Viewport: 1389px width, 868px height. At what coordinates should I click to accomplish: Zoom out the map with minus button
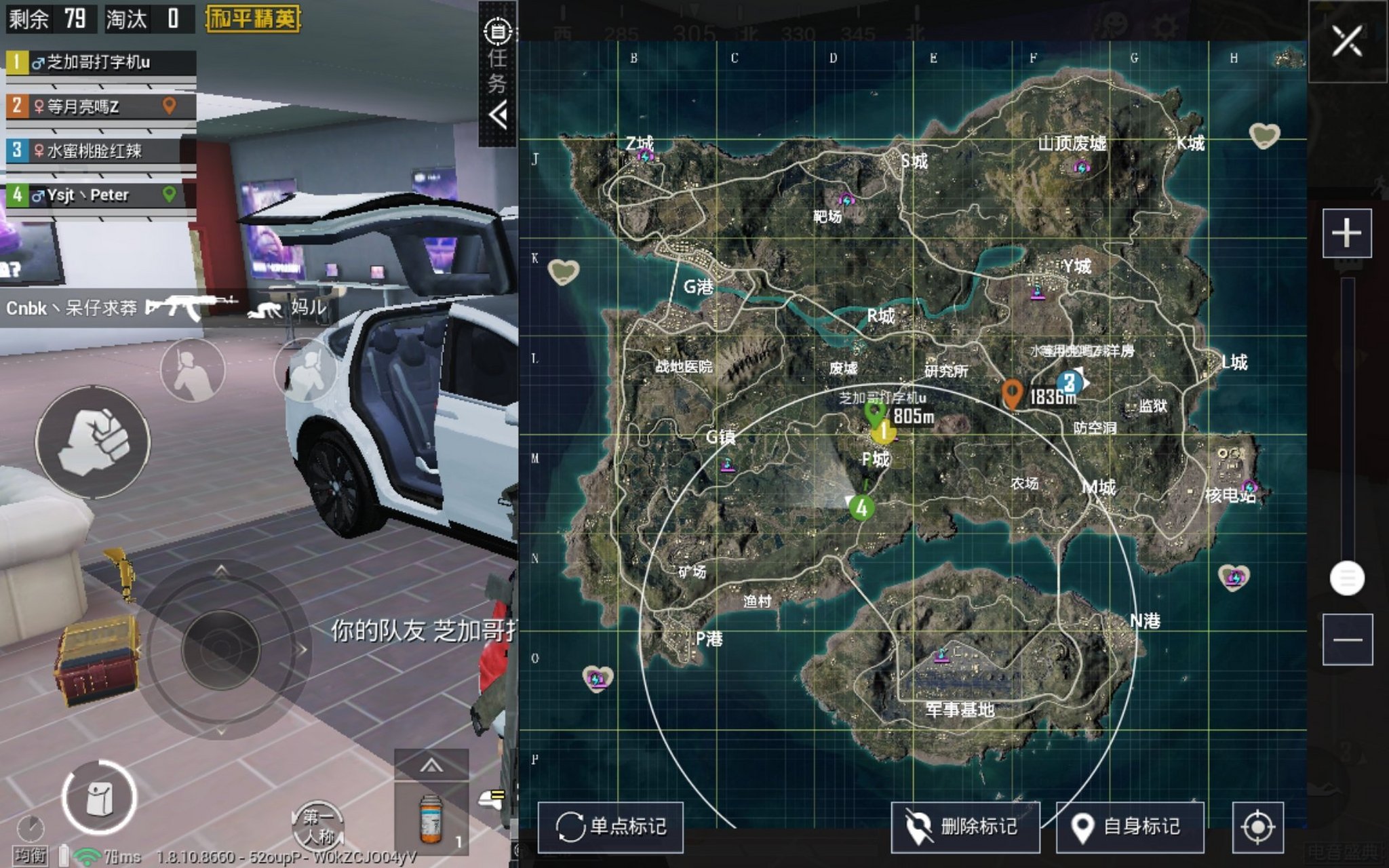click(x=1347, y=639)
